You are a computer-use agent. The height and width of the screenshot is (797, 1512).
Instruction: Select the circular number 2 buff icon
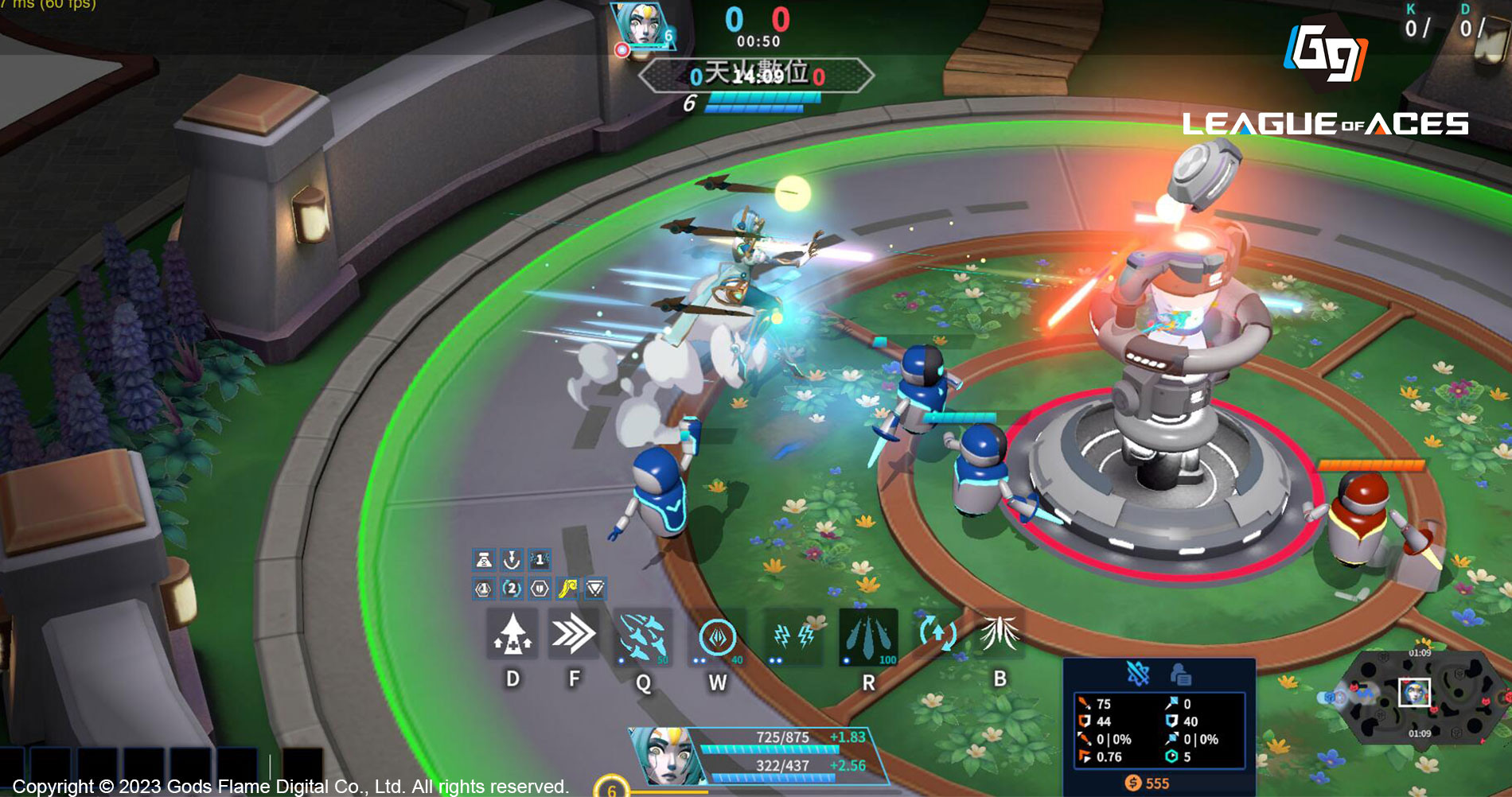[x=512, y=589]
